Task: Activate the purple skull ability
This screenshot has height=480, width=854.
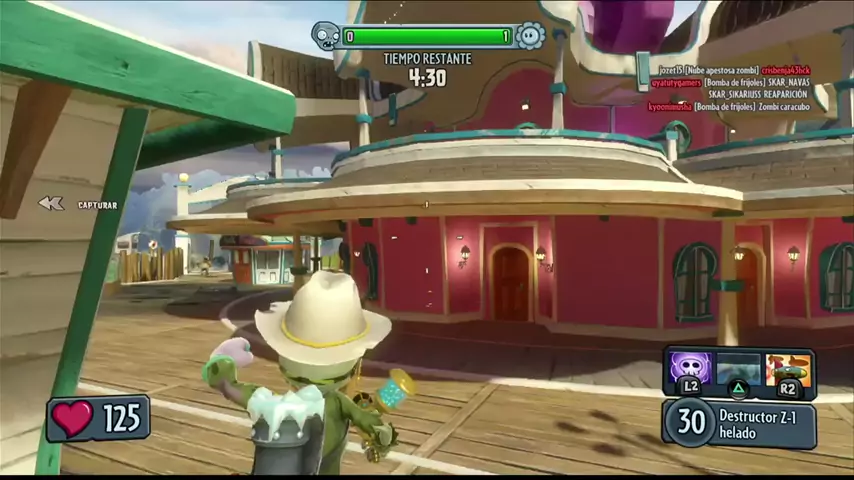Action: coord(691,367)
